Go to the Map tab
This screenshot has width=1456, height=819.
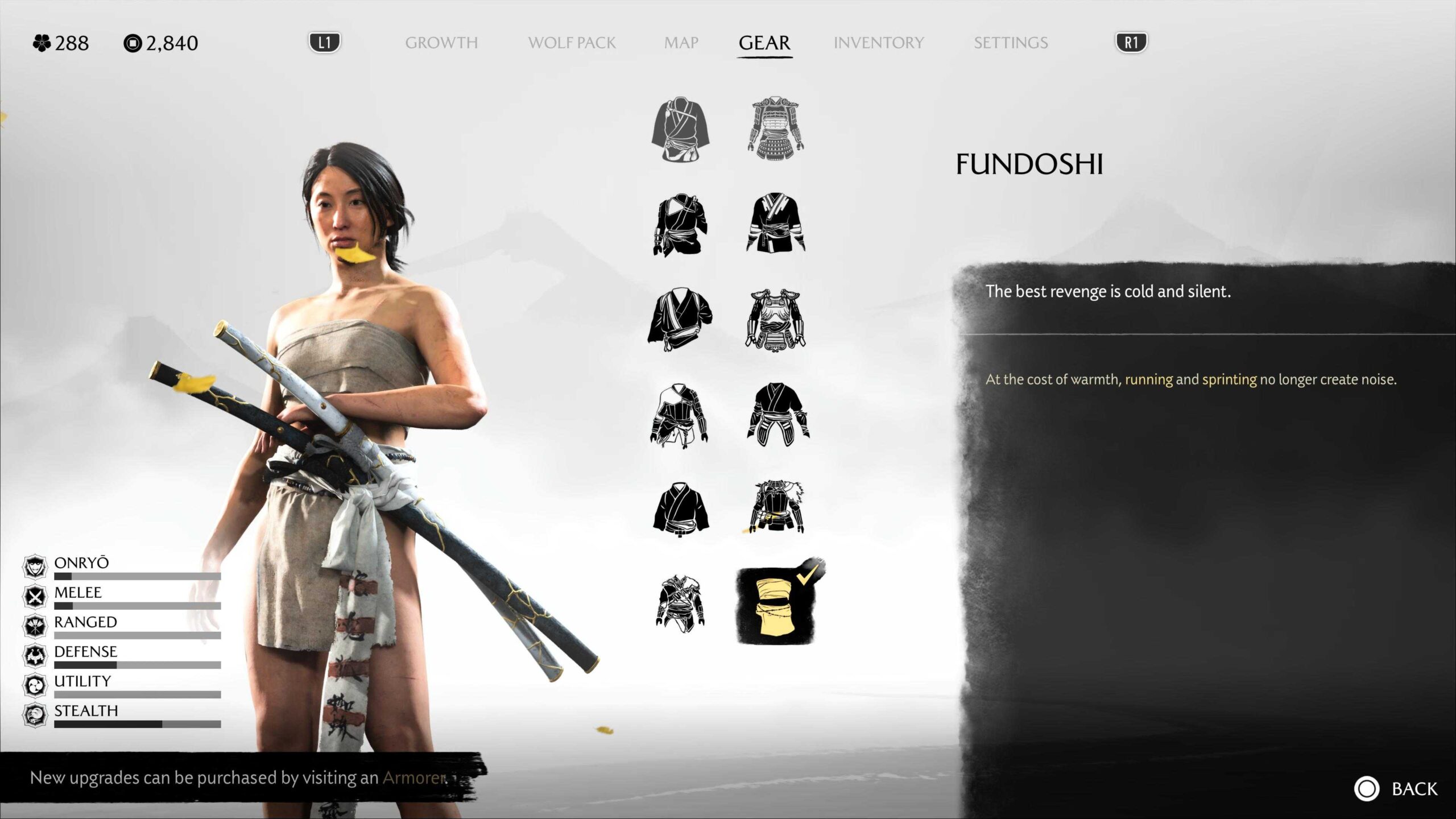tap(681, 43)
